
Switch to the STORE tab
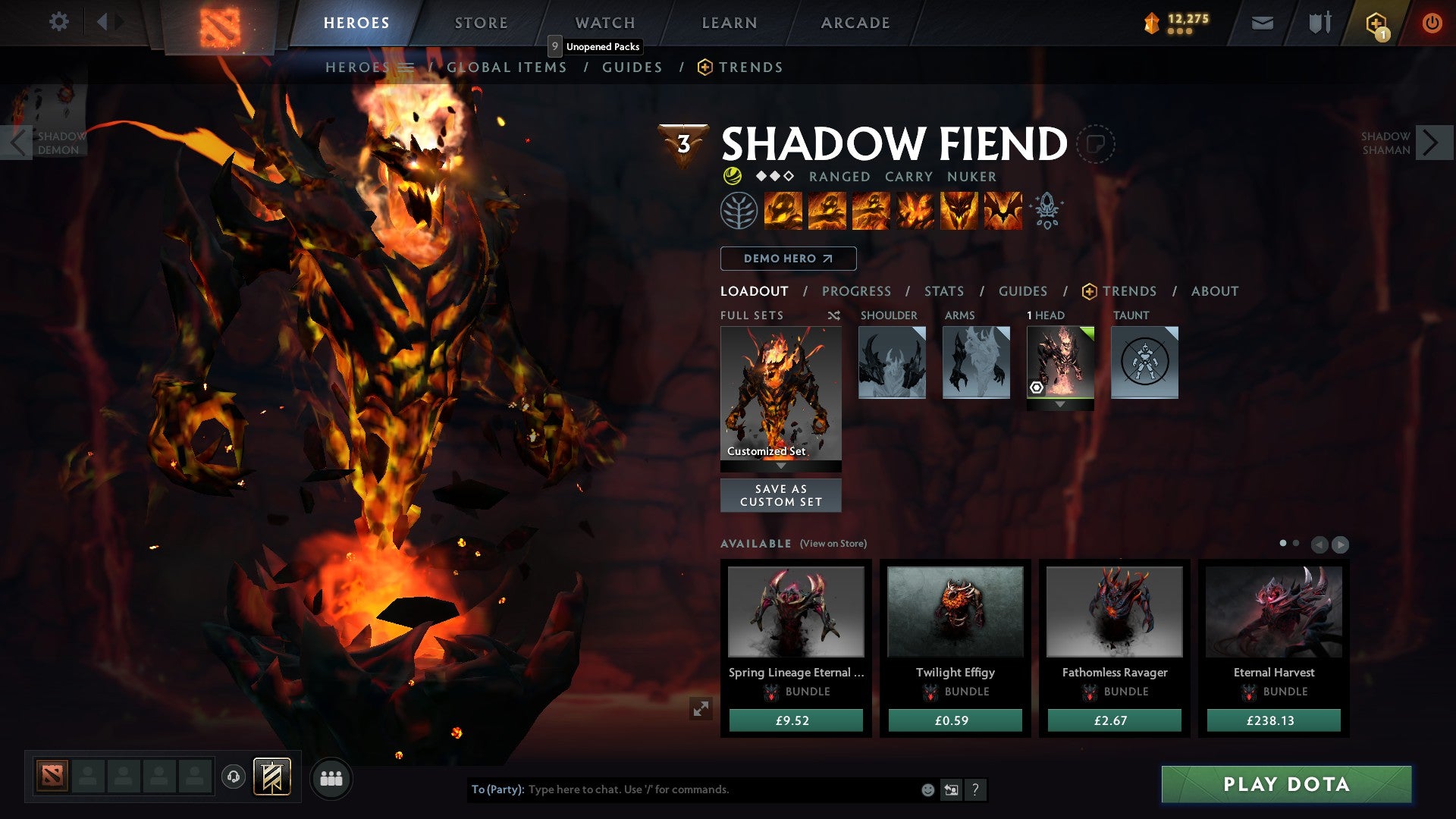tap(481, 22)
